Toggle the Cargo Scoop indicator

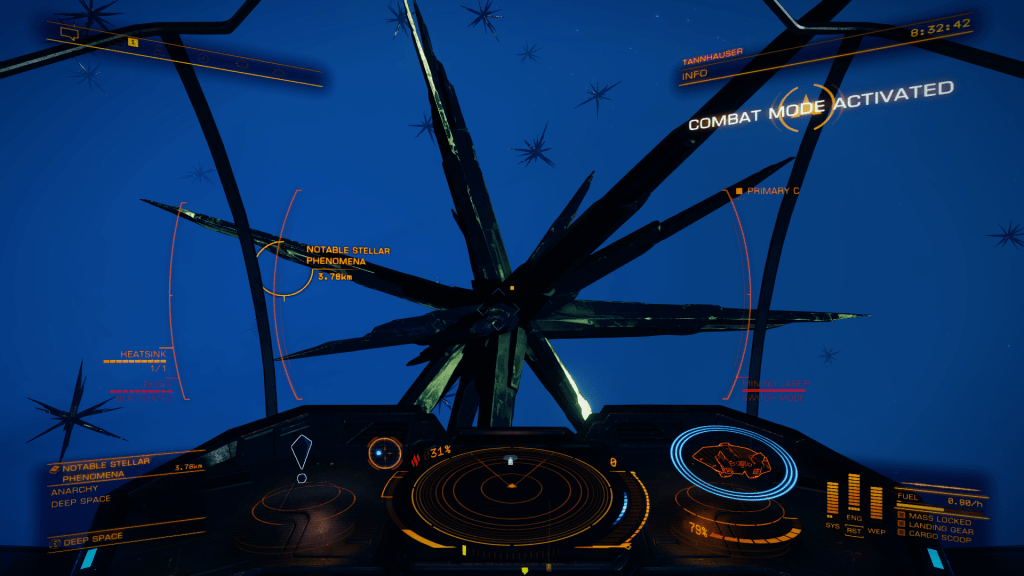click(934, 538)
